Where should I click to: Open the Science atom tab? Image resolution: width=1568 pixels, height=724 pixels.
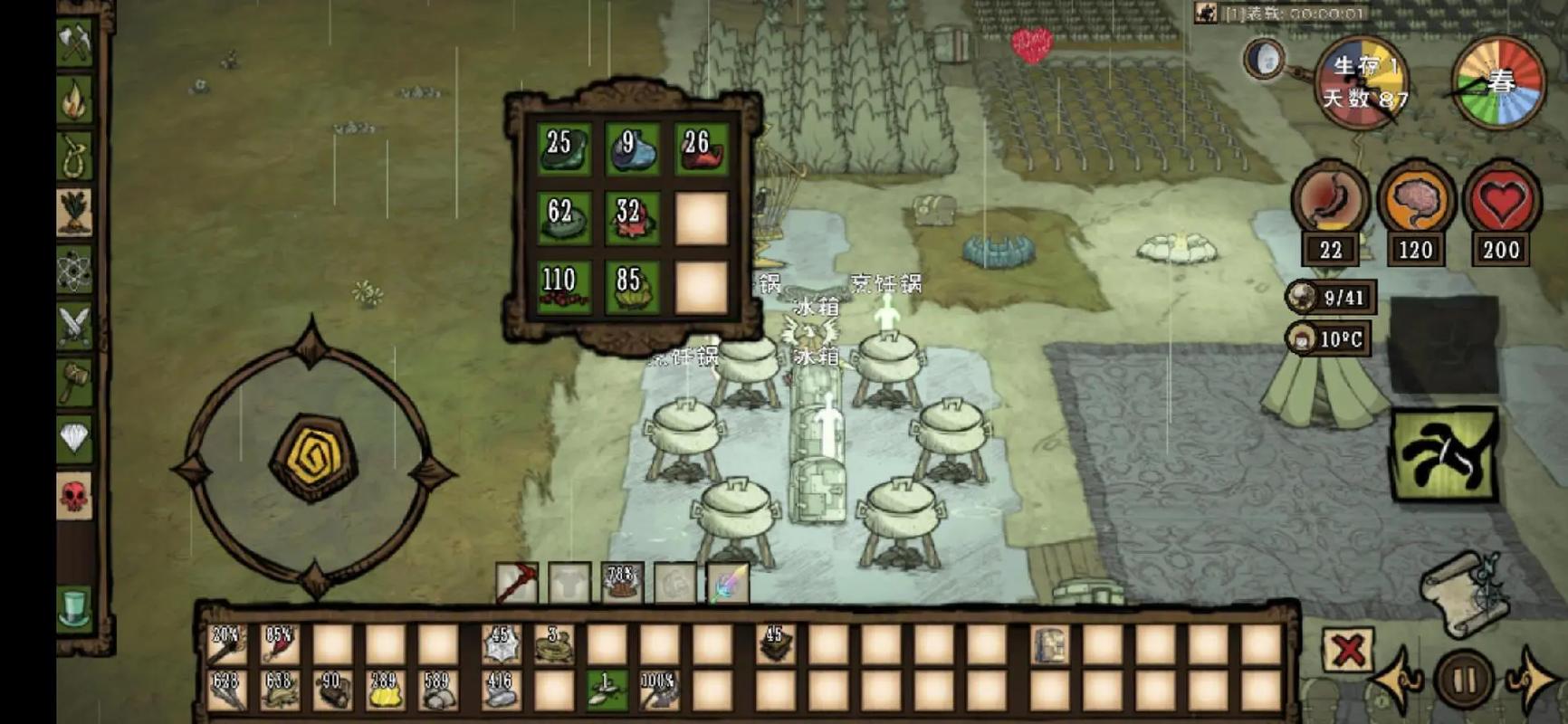[x=74, y=269]
